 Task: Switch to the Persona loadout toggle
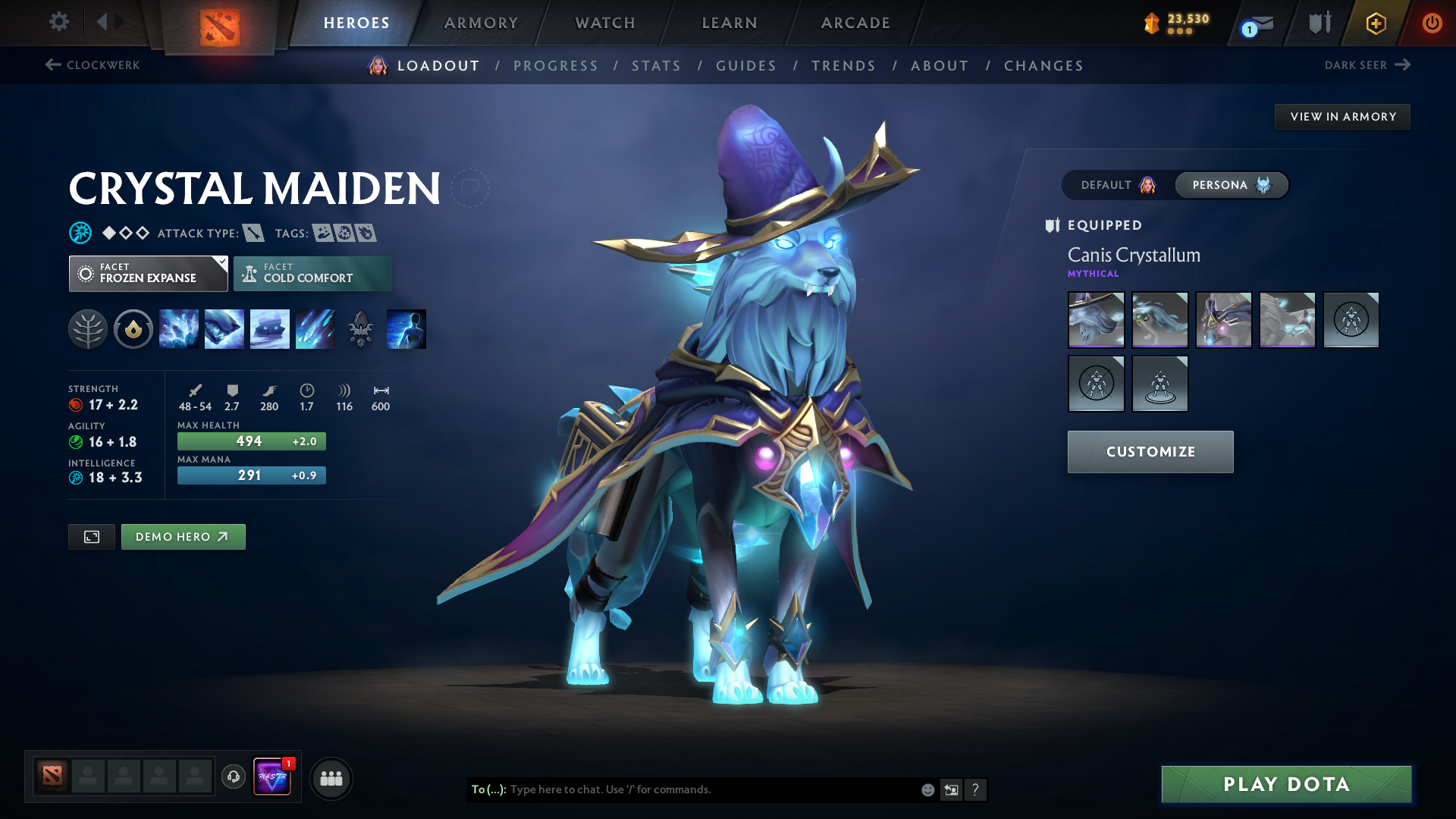pyautogui.click(x=1231, y=184)
